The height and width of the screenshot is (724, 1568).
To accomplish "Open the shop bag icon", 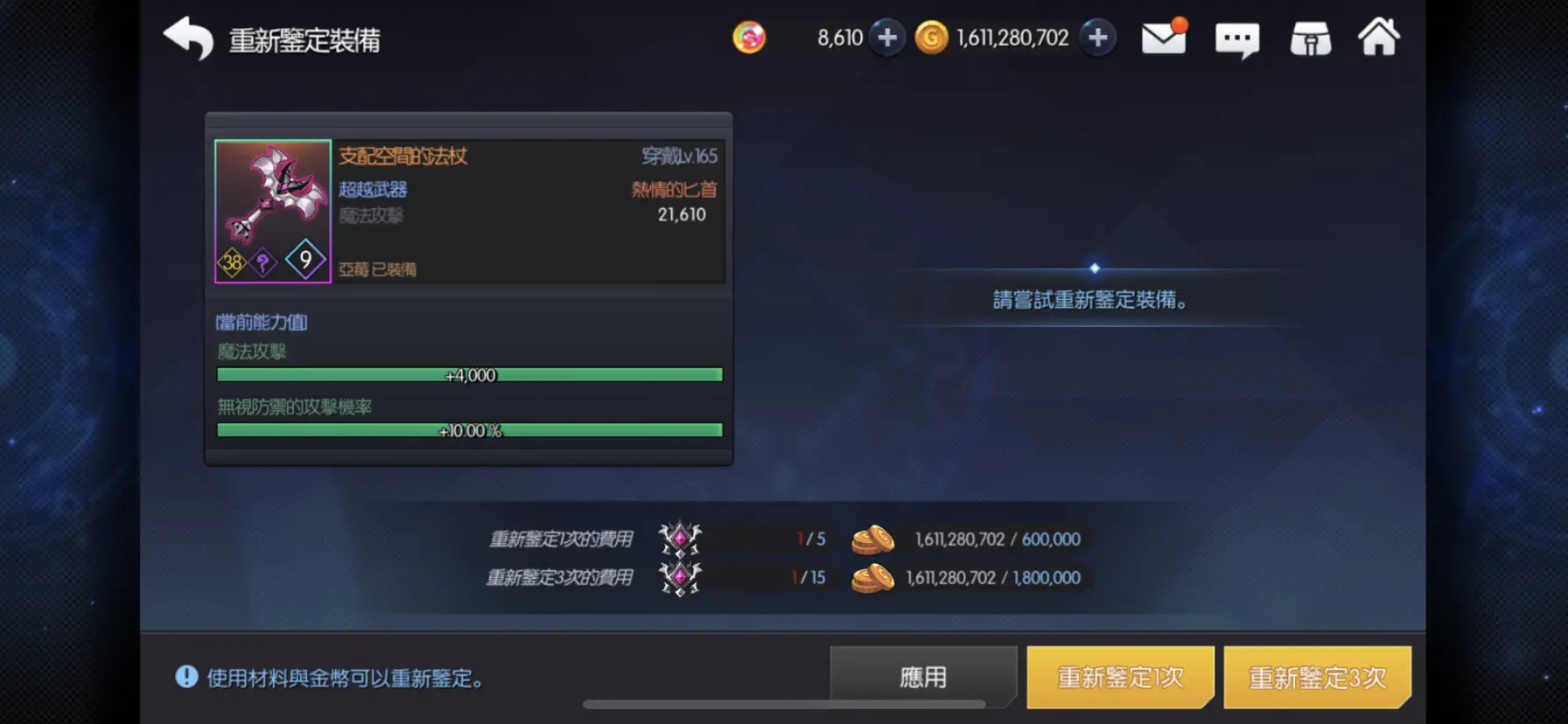I will tap(1309, 37).
